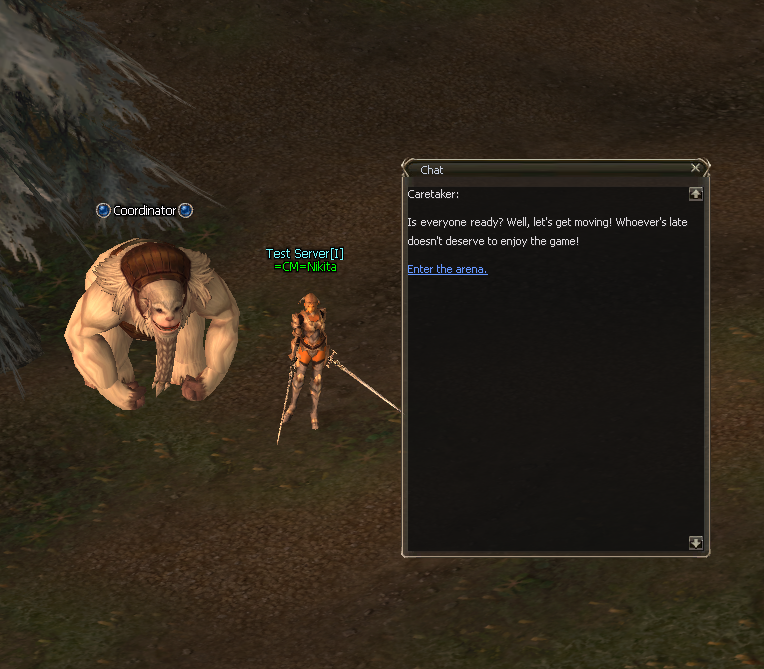Click the chat window's scroll-up arrow
The image size is (764, 669).
click(696, 194)
